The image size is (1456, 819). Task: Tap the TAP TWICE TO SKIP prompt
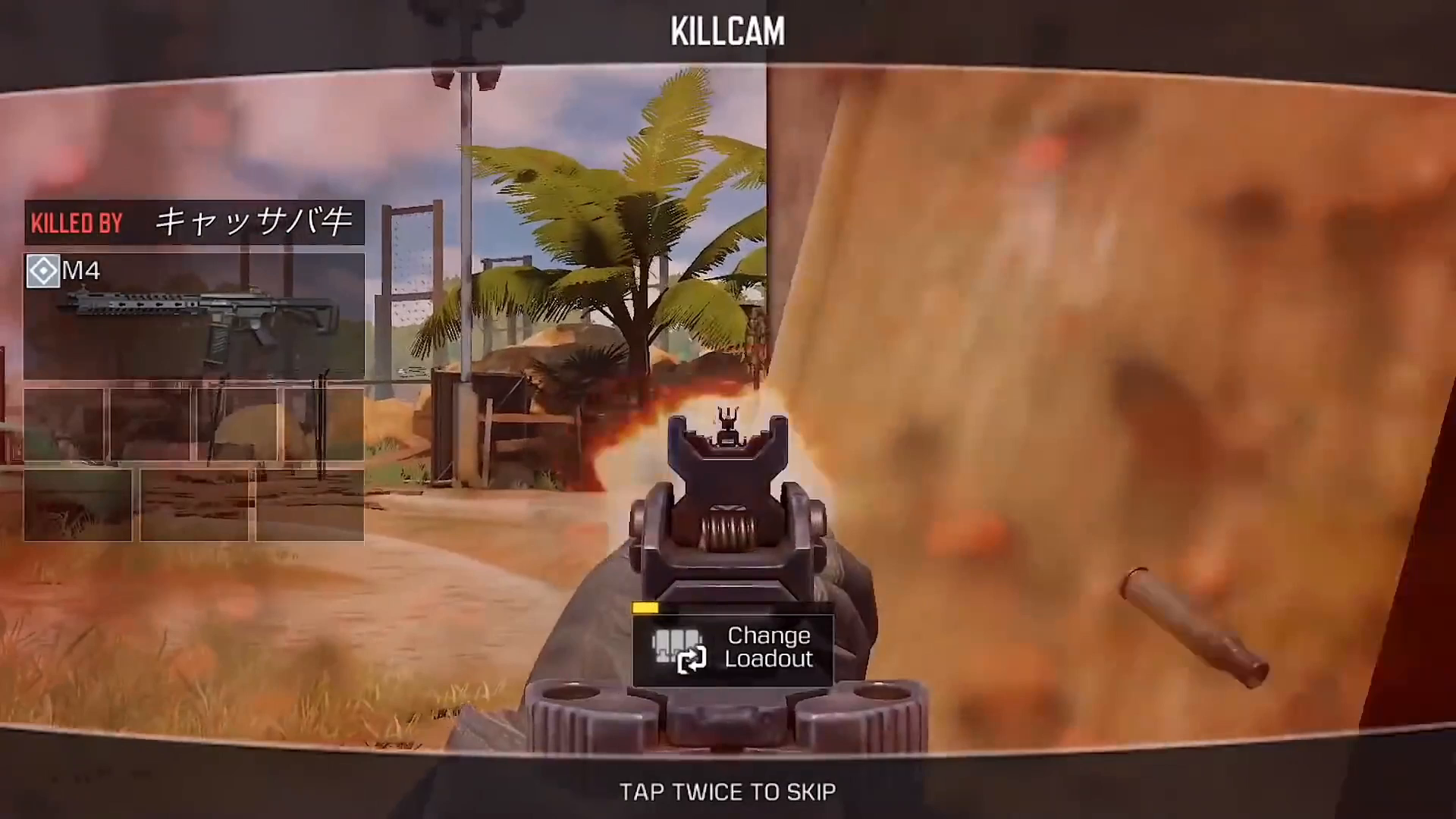click(x=726, y=792)
